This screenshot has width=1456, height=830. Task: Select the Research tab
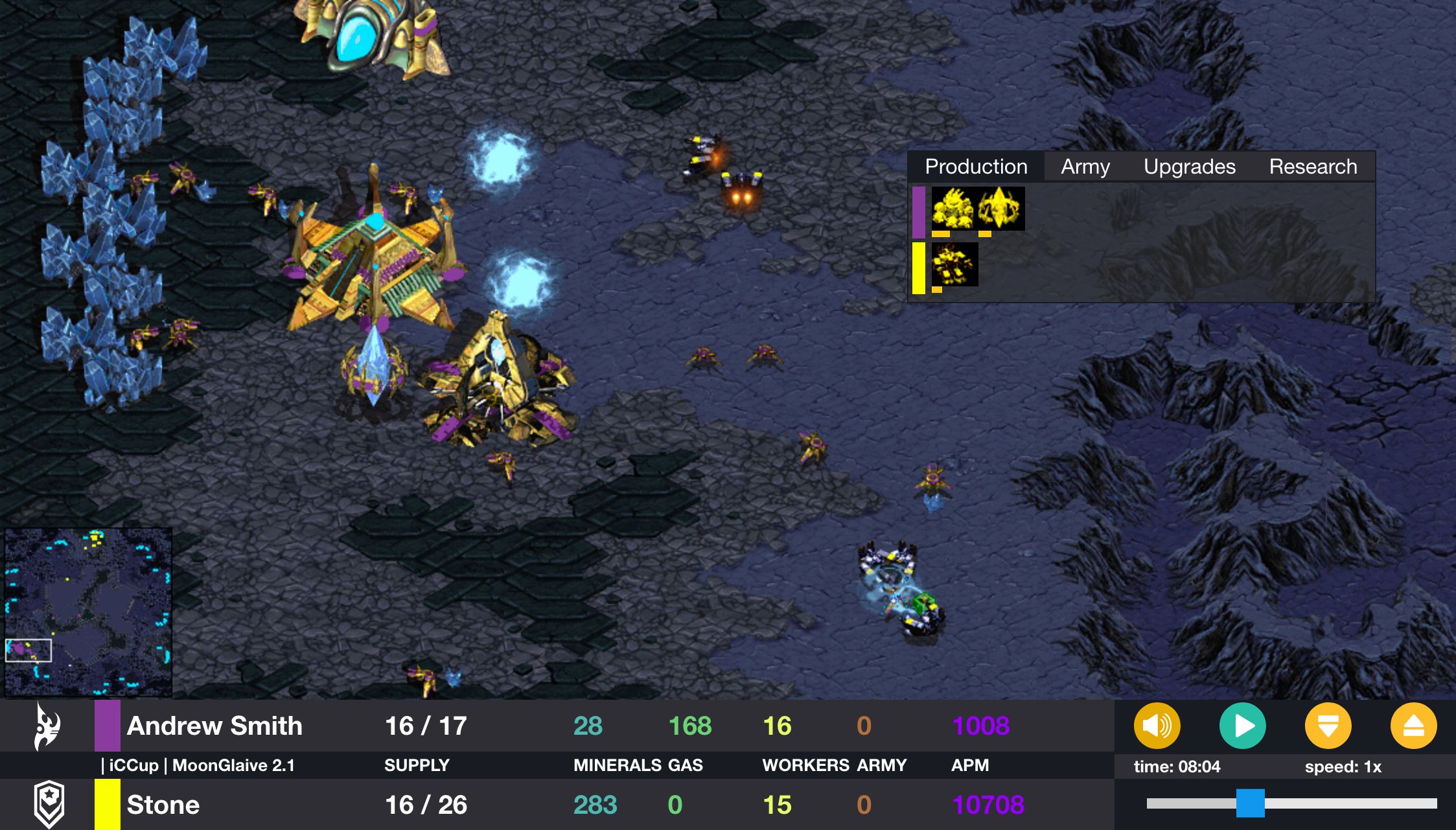[x=1313, y=167]
